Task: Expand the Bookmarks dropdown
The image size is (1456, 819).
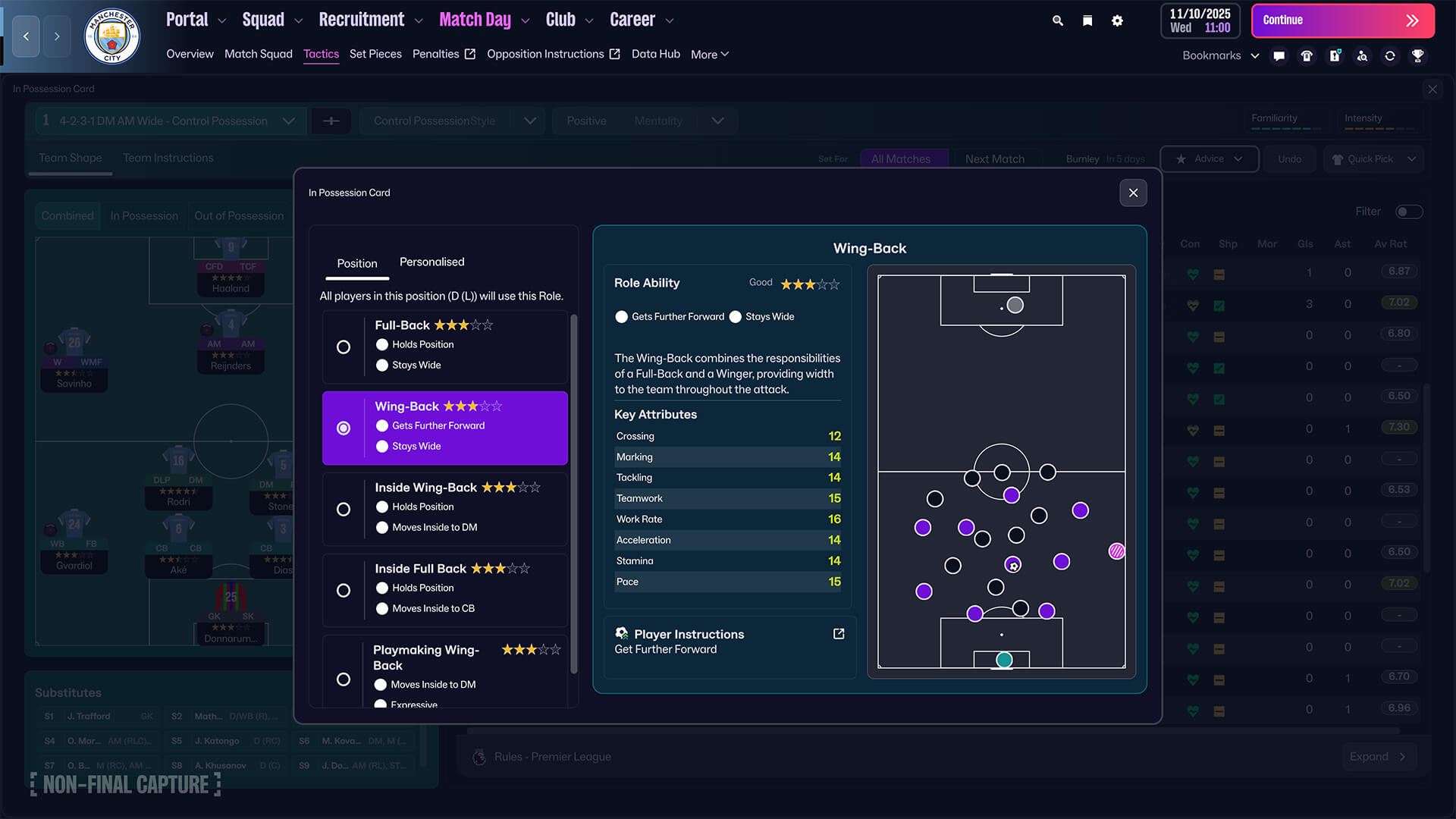Action: 1255,55
